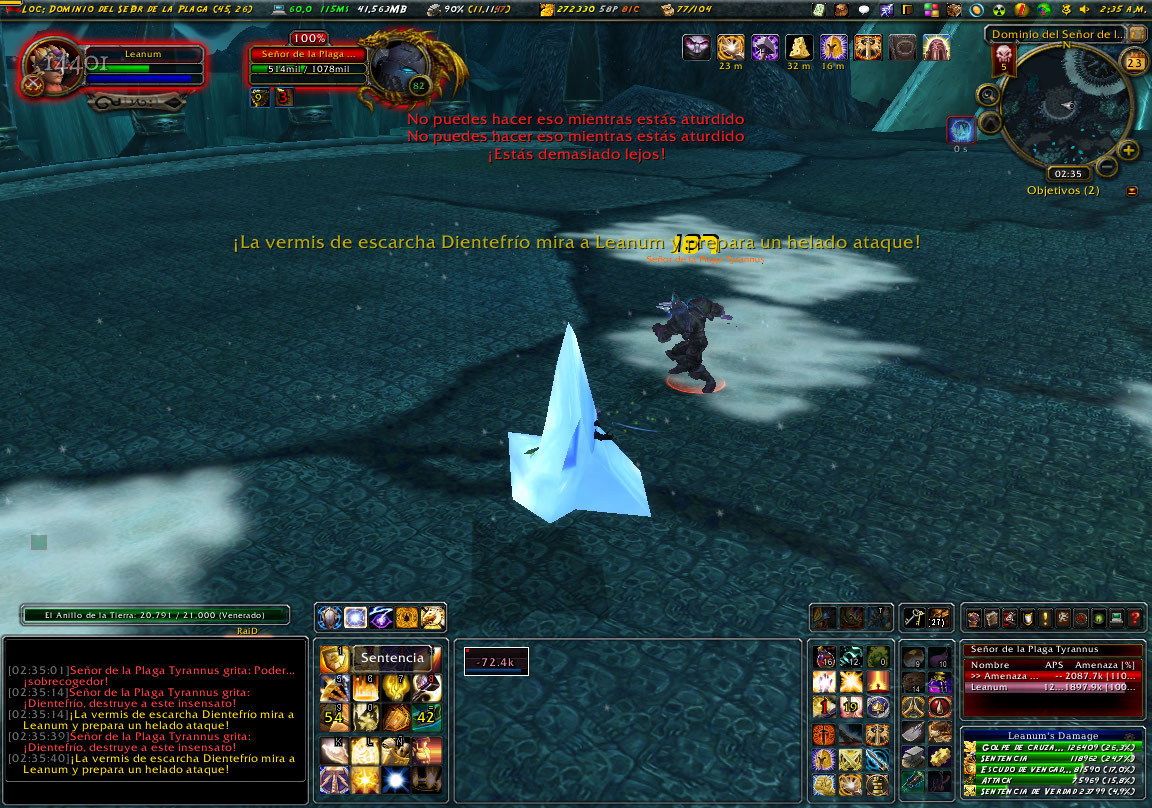Click the minimap zoom-out minus button
Viewport: 1152px width, 808px height.
[1107, 166]
